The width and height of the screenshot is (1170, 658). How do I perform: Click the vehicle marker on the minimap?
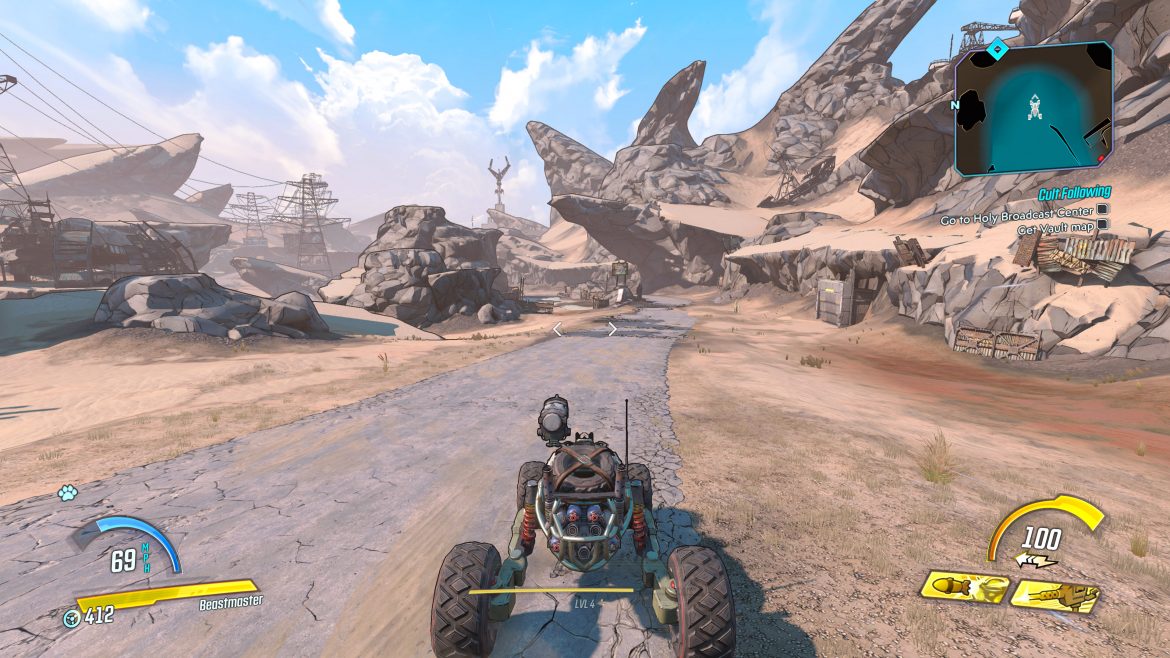click(1036, 107)
